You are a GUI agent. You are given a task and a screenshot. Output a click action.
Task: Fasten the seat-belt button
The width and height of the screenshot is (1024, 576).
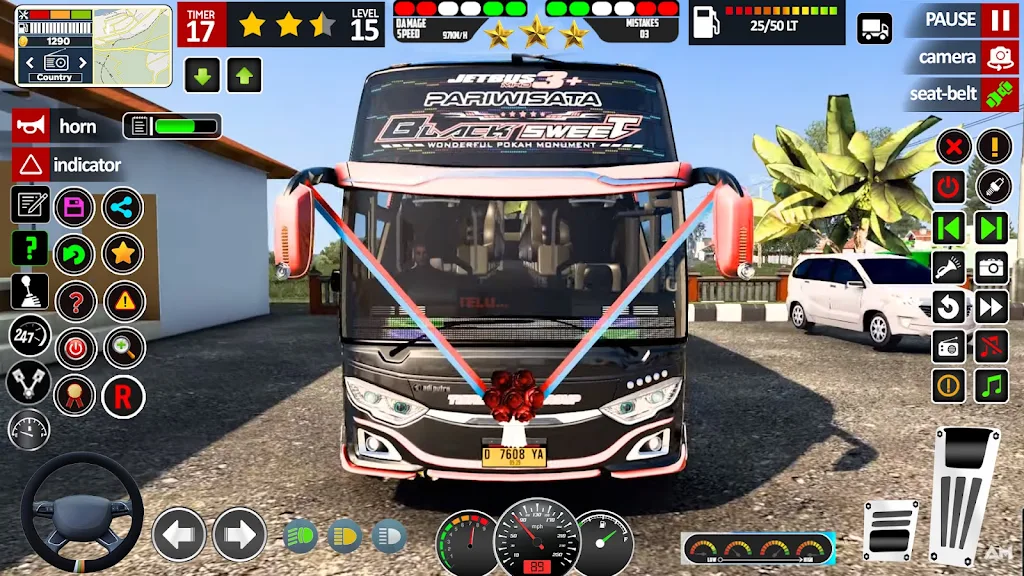[x=997, y=95]
